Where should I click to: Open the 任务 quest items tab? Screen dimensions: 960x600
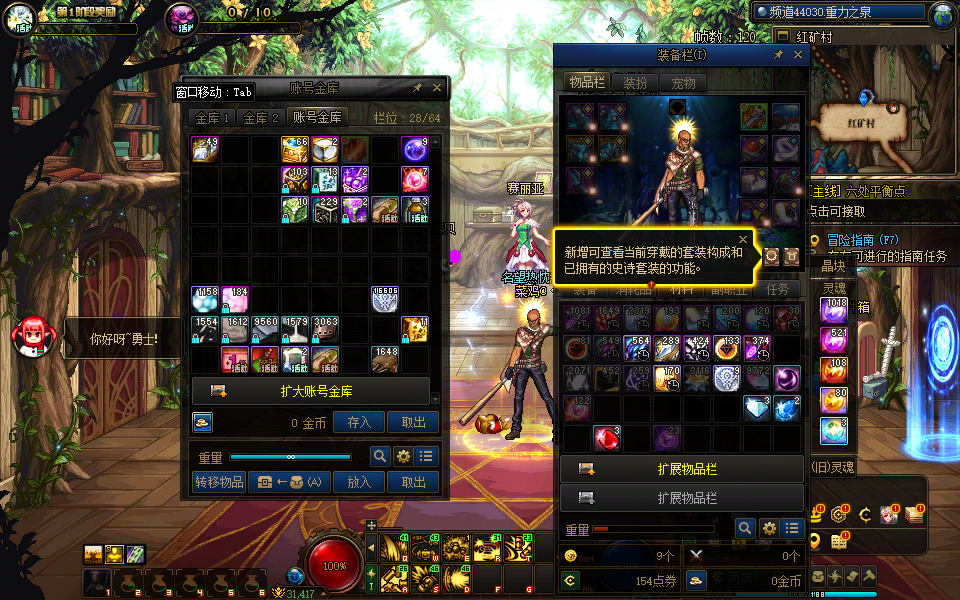pos(777,289)
